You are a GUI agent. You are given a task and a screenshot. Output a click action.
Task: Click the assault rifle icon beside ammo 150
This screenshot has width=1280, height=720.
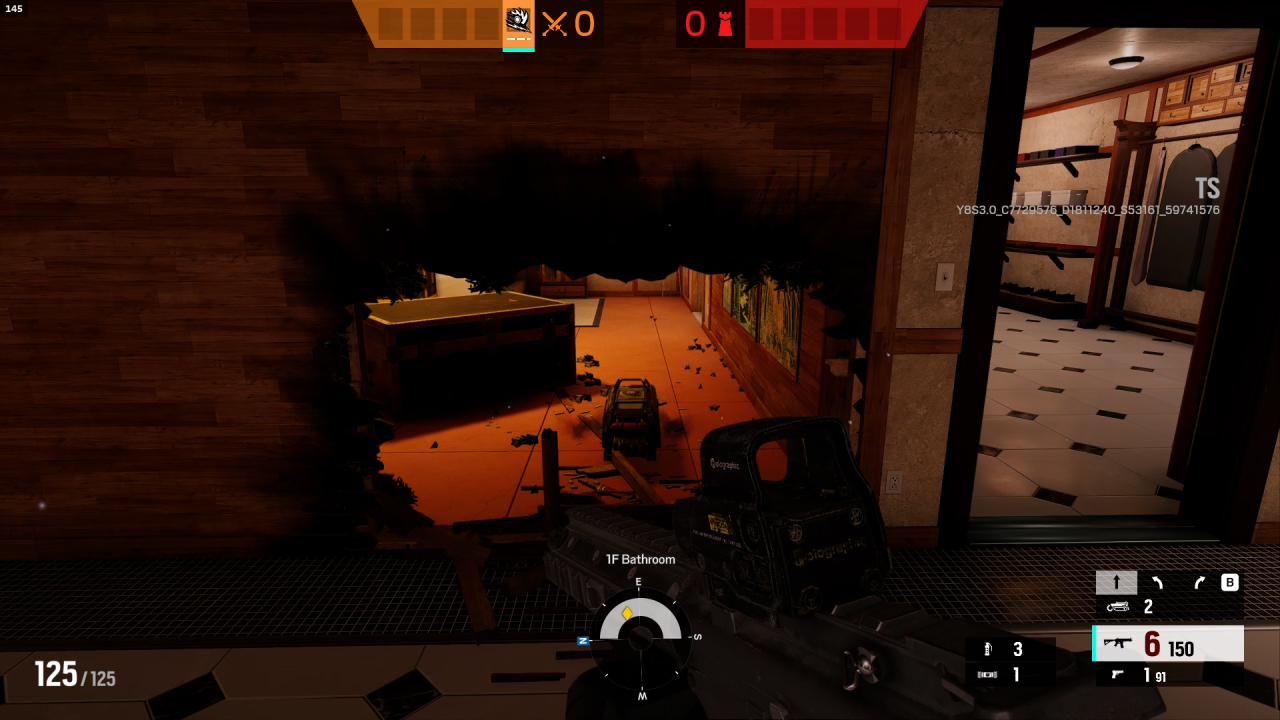point(1117,644)
